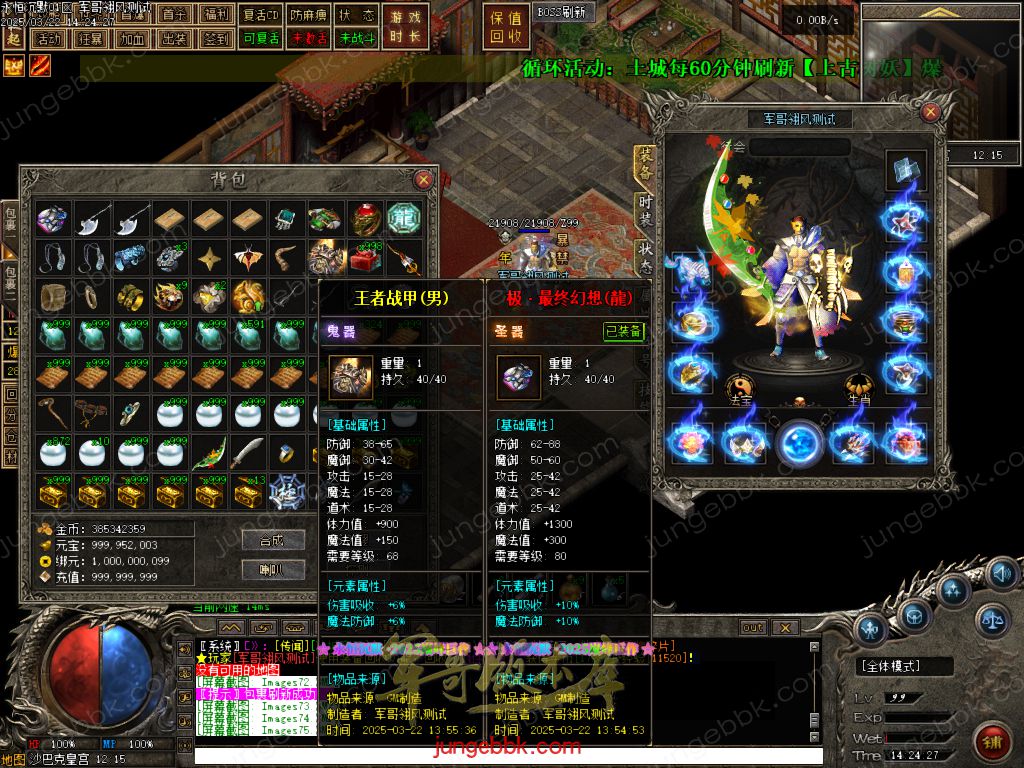Click the round red 铺 shop button
Viewport: 1024px width, 768px height.
click(x=992, y=744)
